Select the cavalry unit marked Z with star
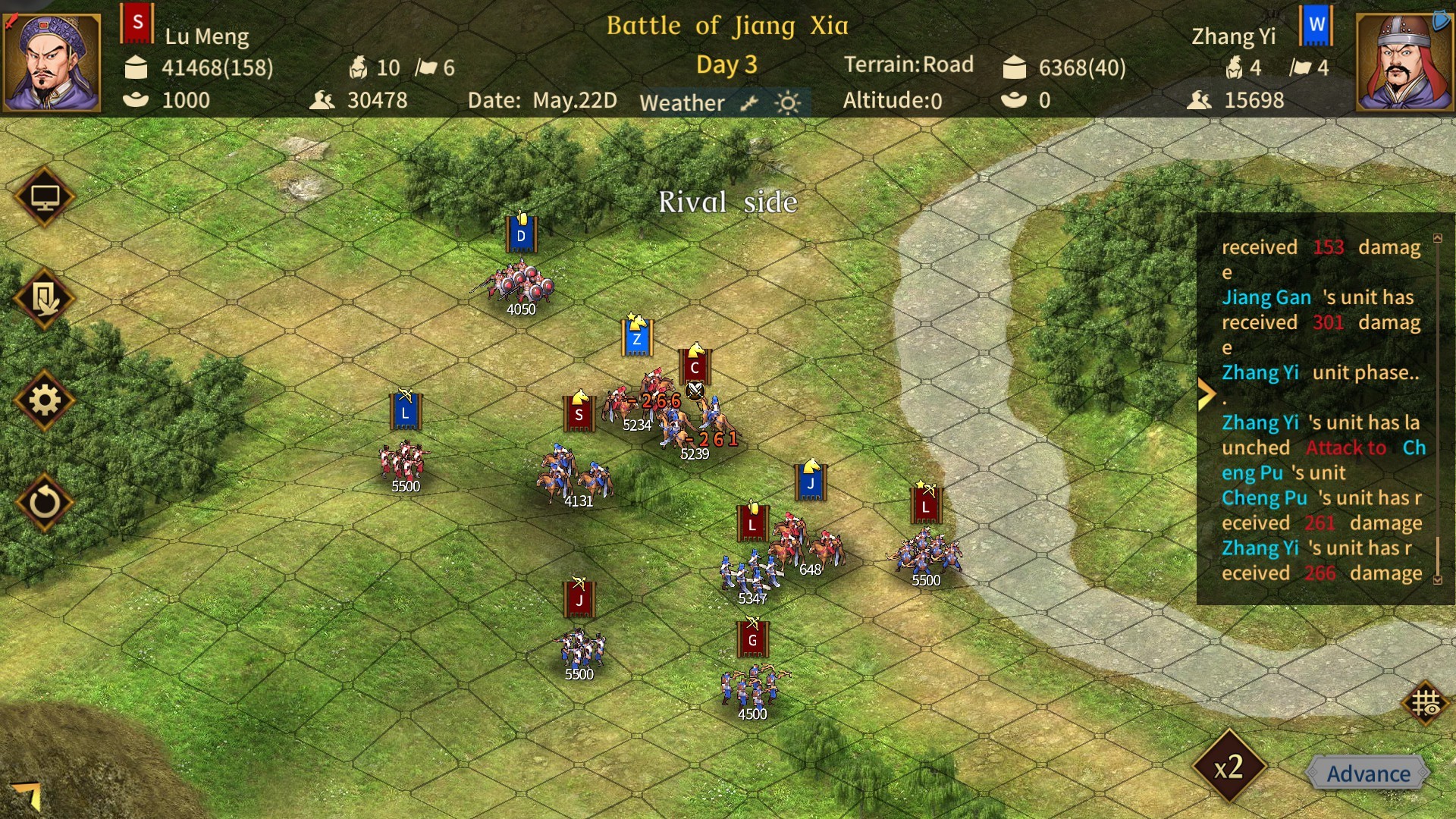The image size is (1456, 819). 636,337
